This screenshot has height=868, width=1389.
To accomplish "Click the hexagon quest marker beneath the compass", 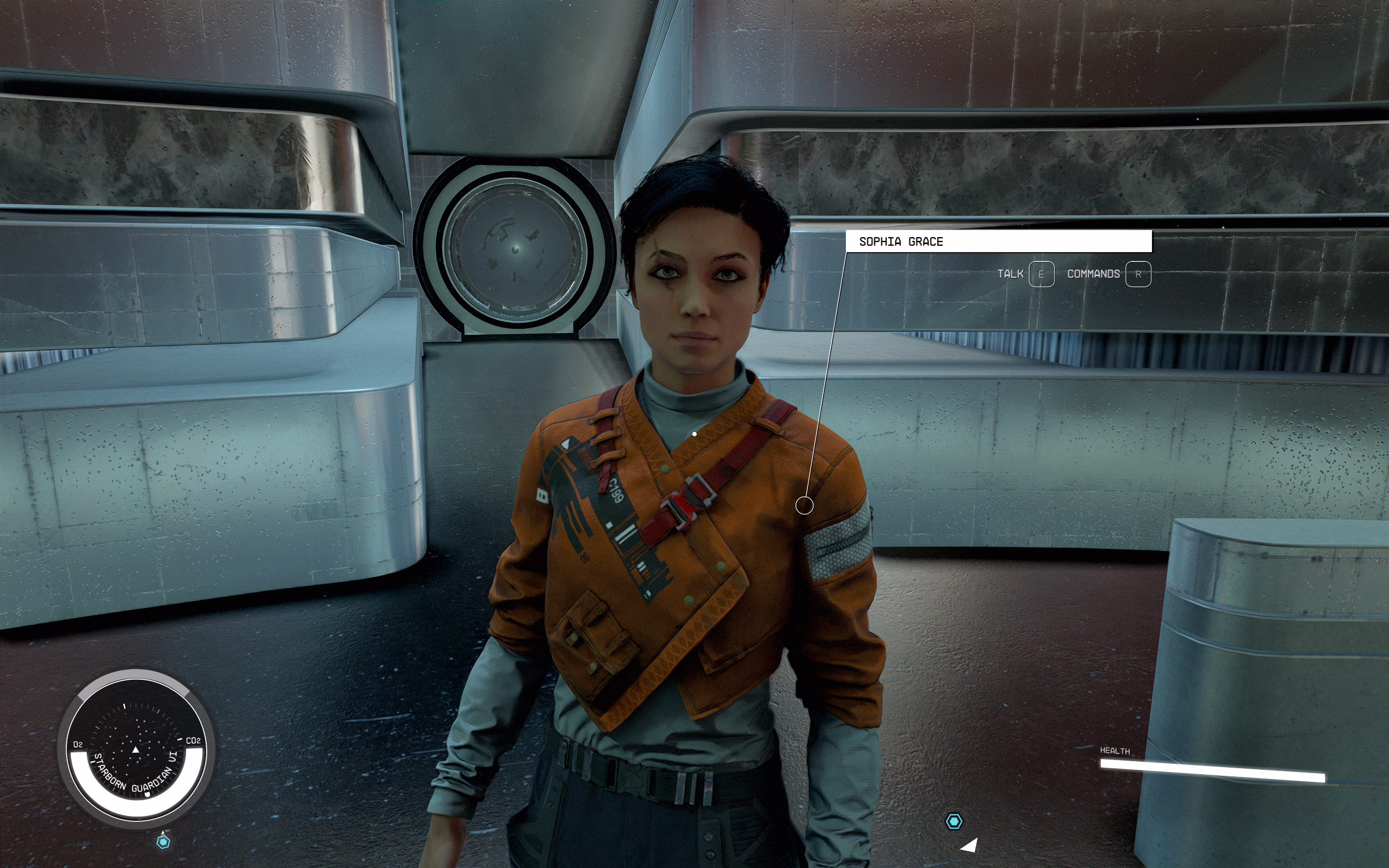I will click(163, 841).
